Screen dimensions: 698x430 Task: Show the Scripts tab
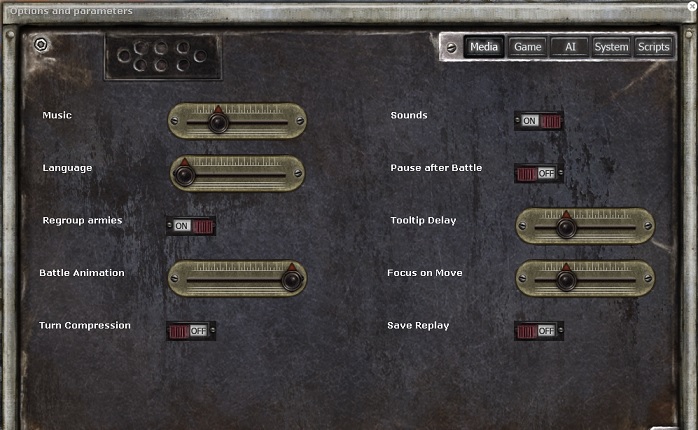tap(653, 47)
